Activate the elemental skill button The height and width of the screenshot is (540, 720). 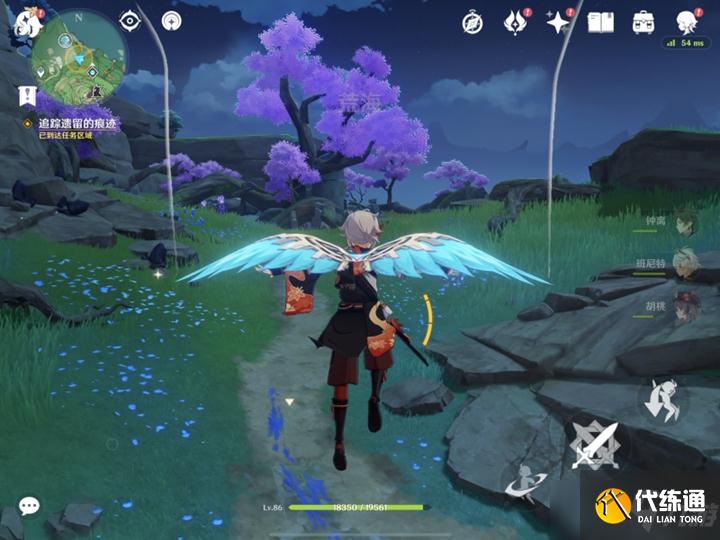pyautogui.click(x=520, y=482)
